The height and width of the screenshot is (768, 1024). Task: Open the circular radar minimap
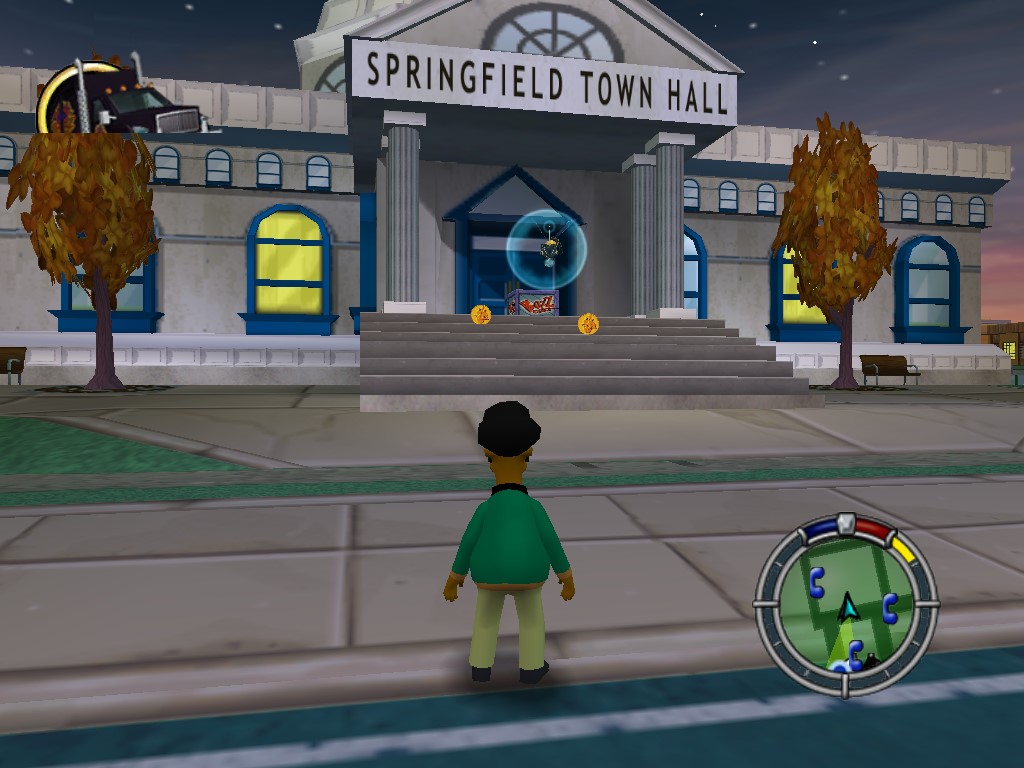point(846,605)
